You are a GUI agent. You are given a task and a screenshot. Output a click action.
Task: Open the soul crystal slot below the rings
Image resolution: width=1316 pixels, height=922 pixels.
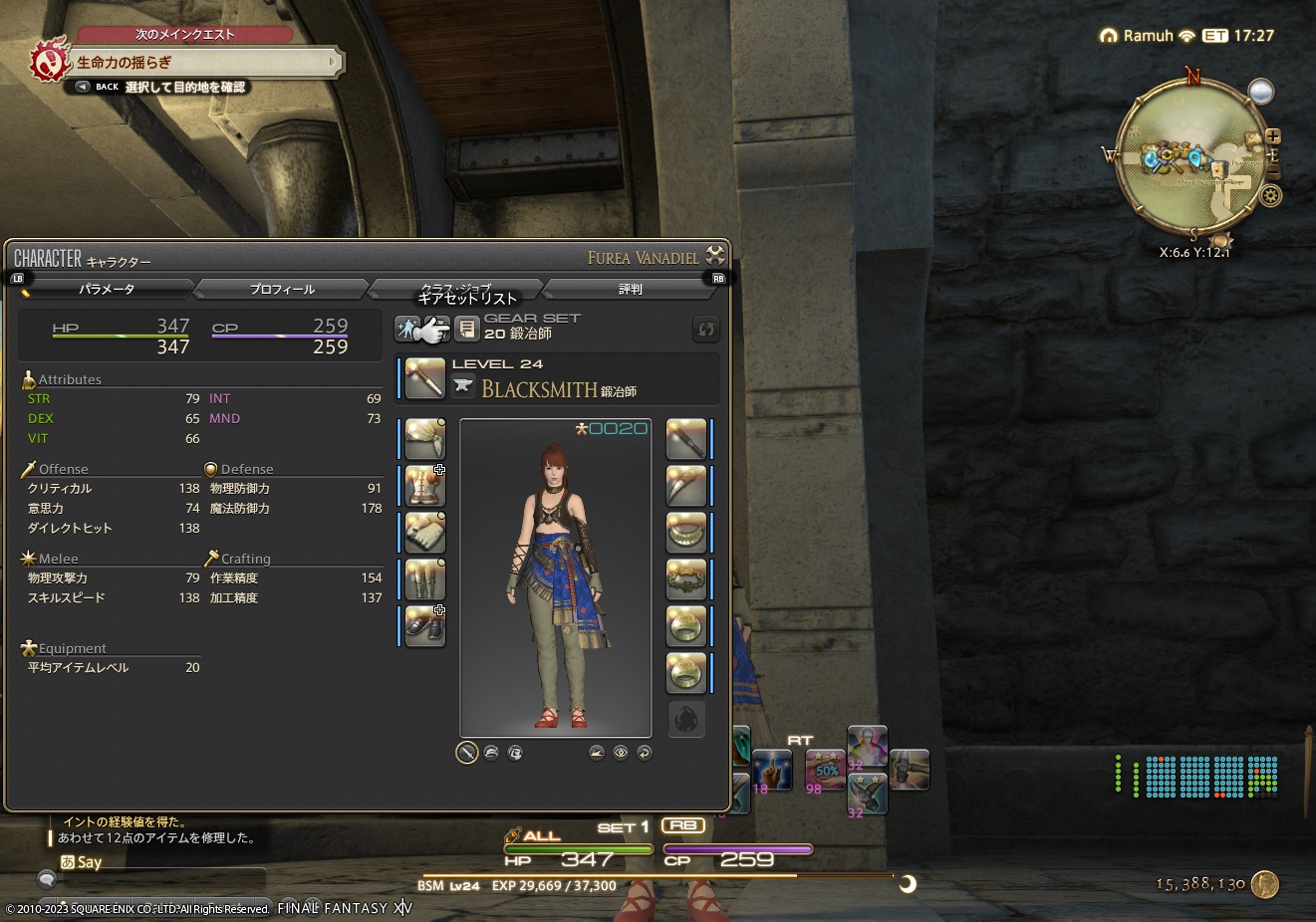coord(686,719)
